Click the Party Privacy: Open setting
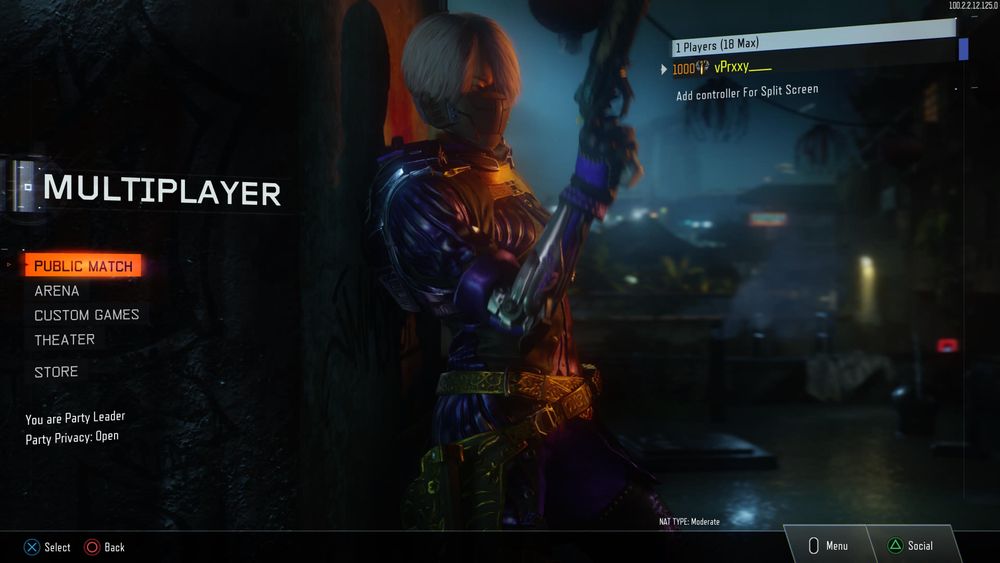Viewport: 1000px width, 563px height. (72, 437)
